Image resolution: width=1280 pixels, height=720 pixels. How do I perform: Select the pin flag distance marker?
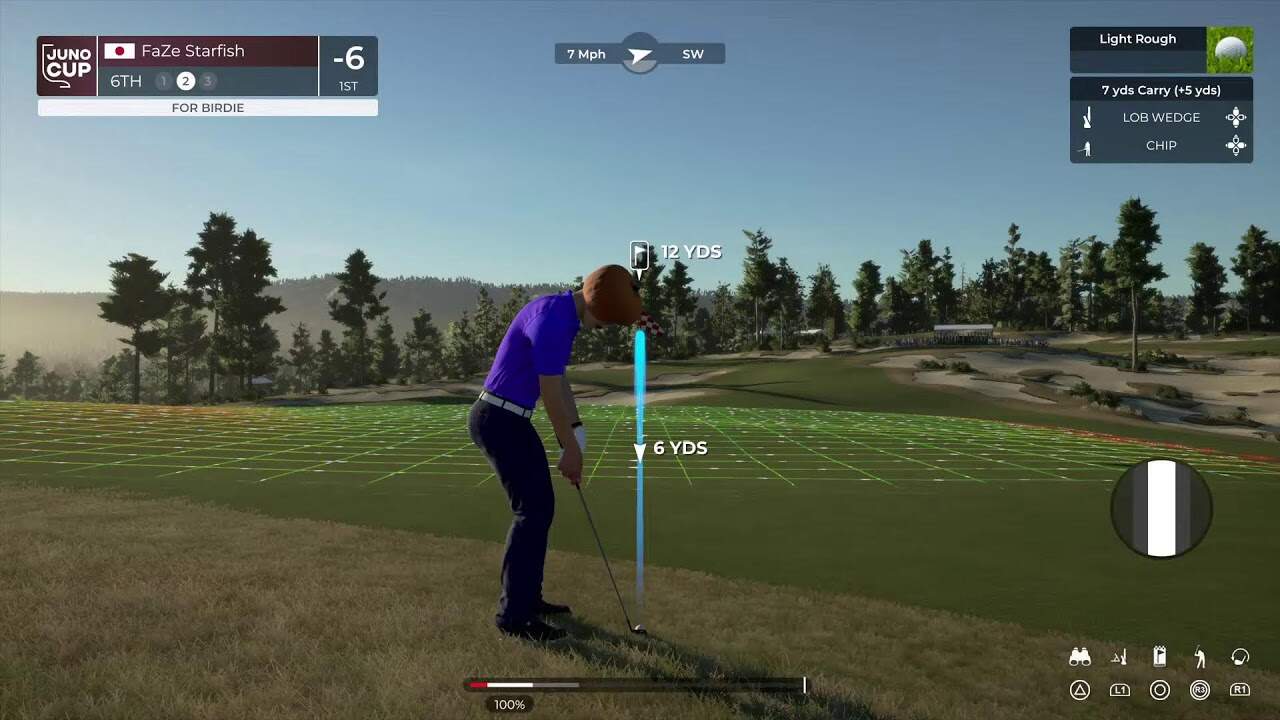click(x=640, y=255)
